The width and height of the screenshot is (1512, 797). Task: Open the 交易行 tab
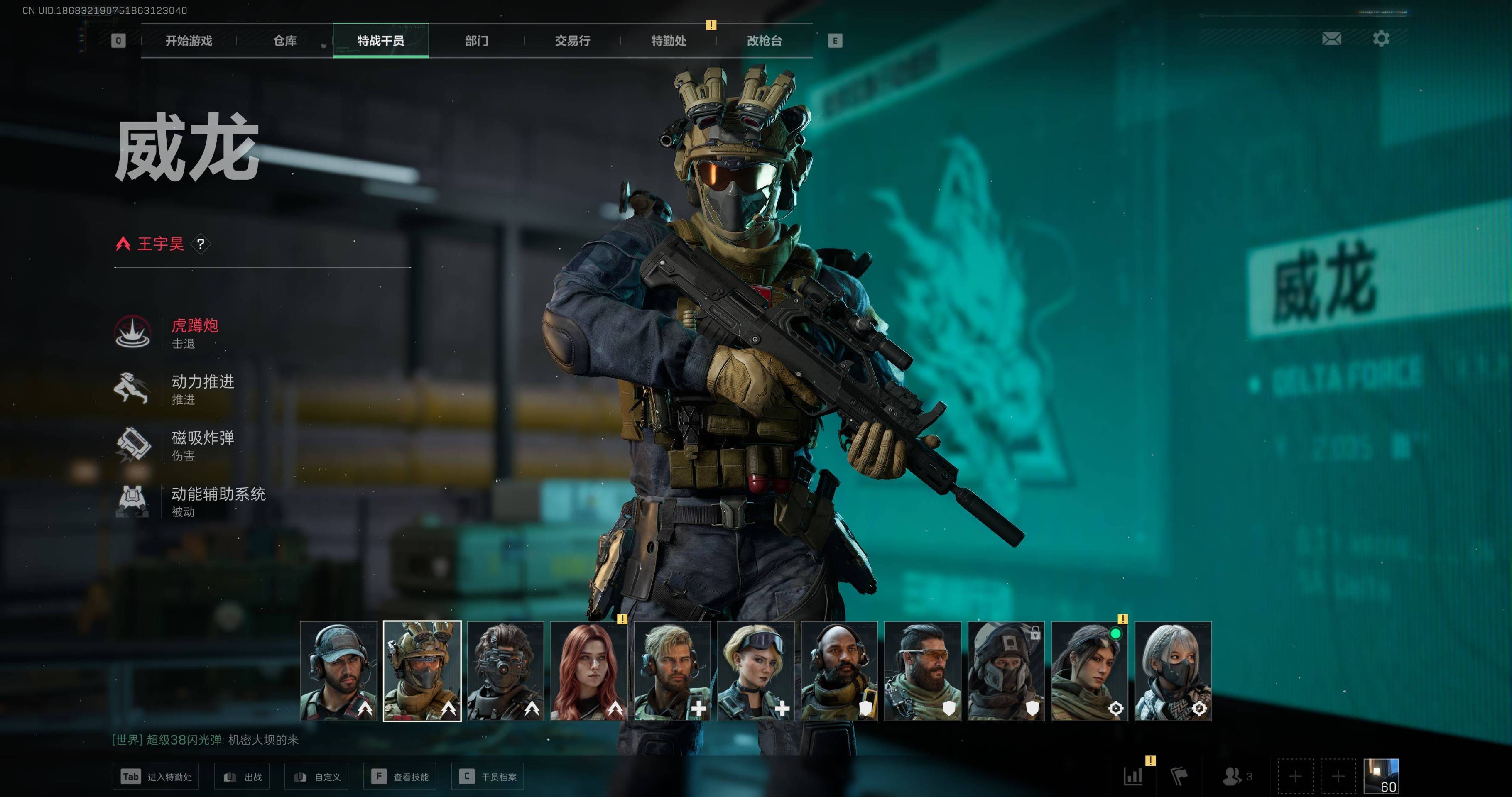572,41
